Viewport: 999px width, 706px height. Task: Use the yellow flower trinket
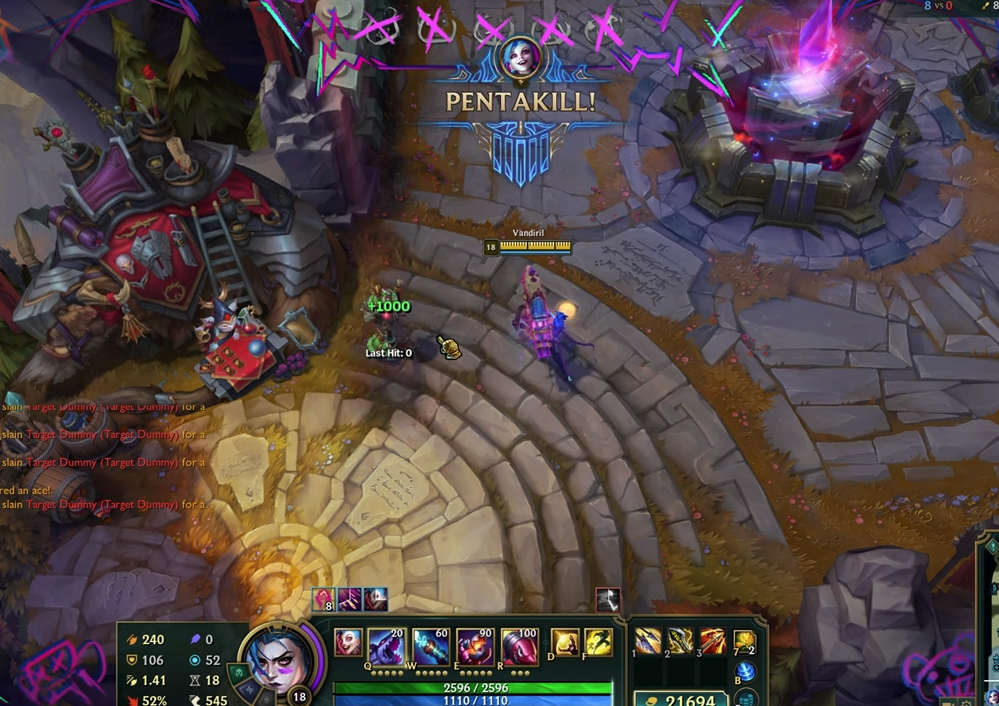(x=744, y=642)
